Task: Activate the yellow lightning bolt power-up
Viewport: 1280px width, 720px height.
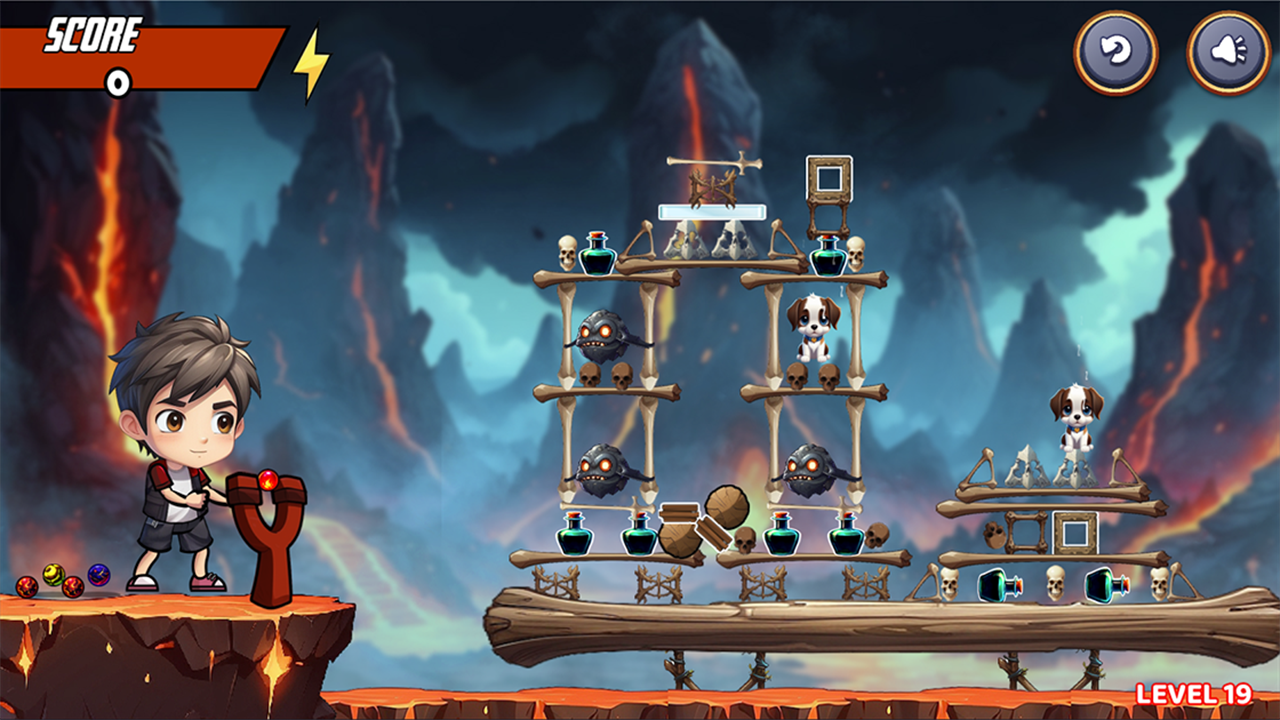Action: pos(311,64)
